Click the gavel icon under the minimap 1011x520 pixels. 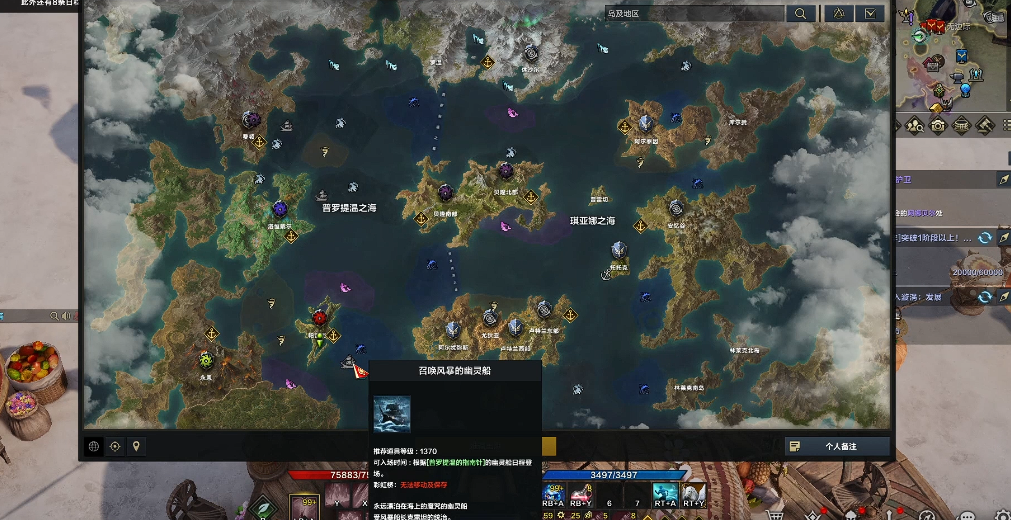(985, 126)
